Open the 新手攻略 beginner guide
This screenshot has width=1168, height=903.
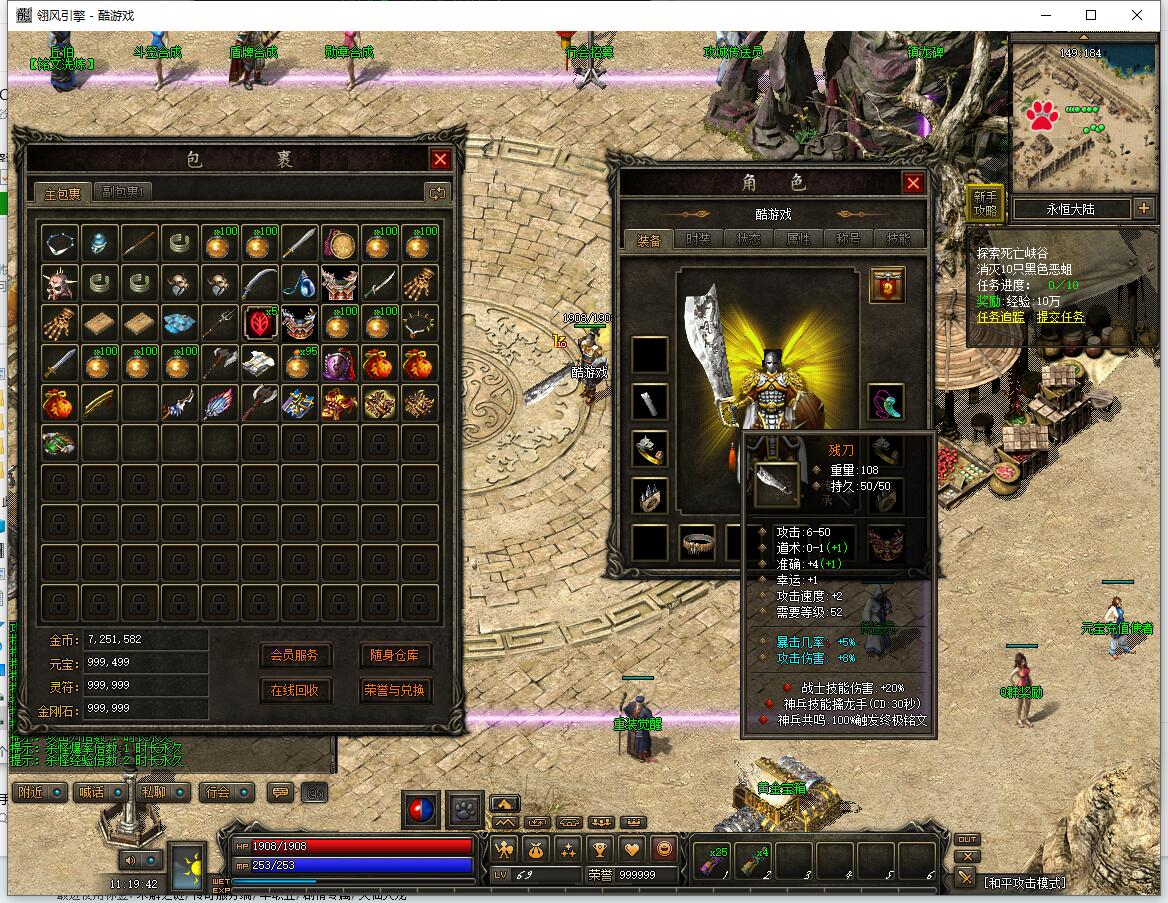click(x=985, y=203)
